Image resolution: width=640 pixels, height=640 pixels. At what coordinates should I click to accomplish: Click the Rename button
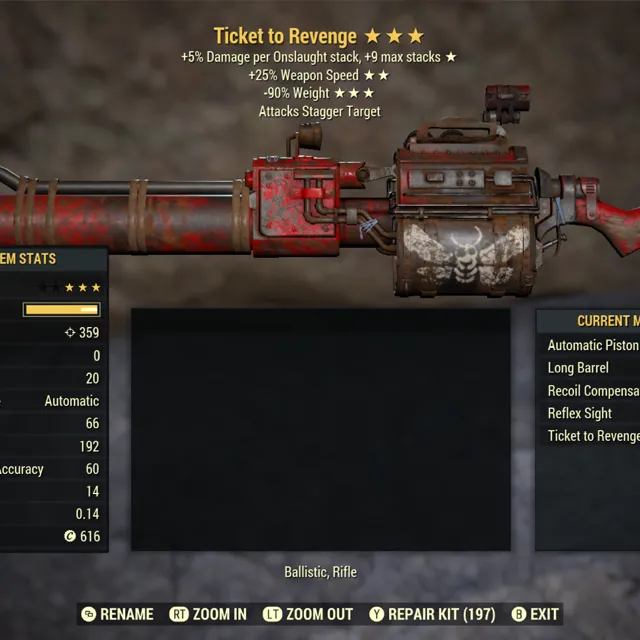tap(117, 614)
